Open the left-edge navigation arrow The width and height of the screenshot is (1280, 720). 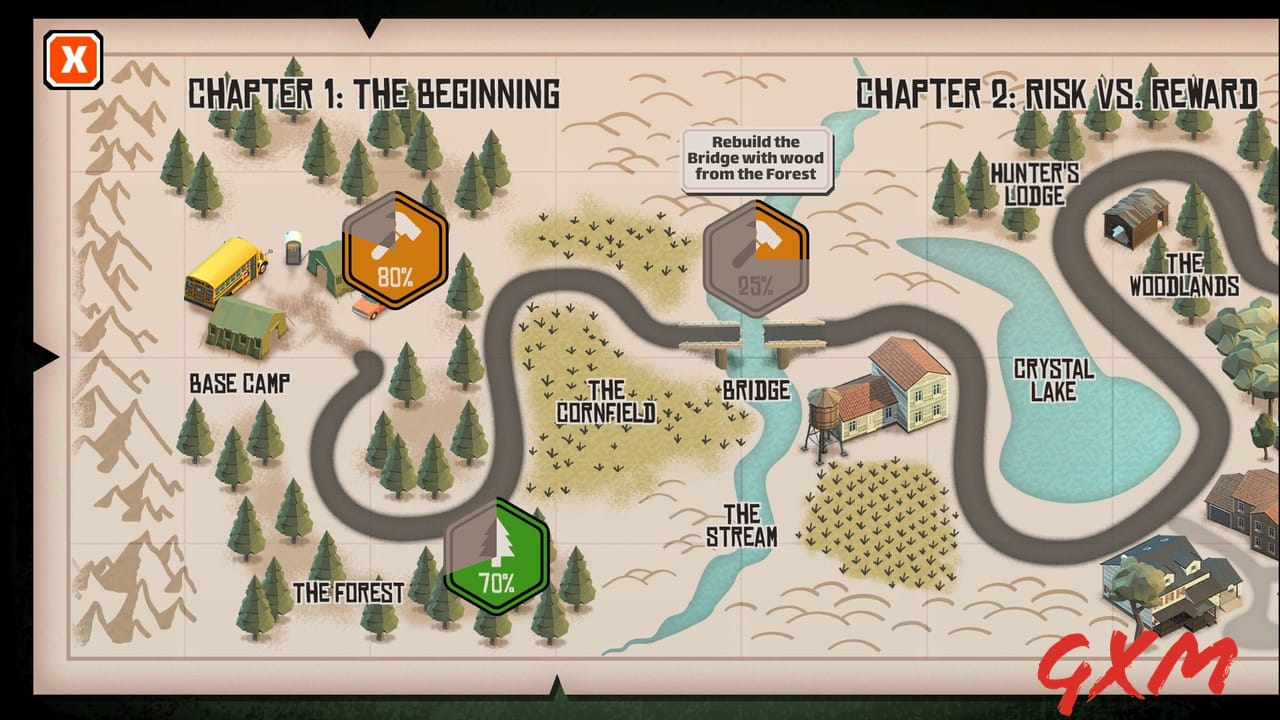pyautogui.click(x=45, y=355)
